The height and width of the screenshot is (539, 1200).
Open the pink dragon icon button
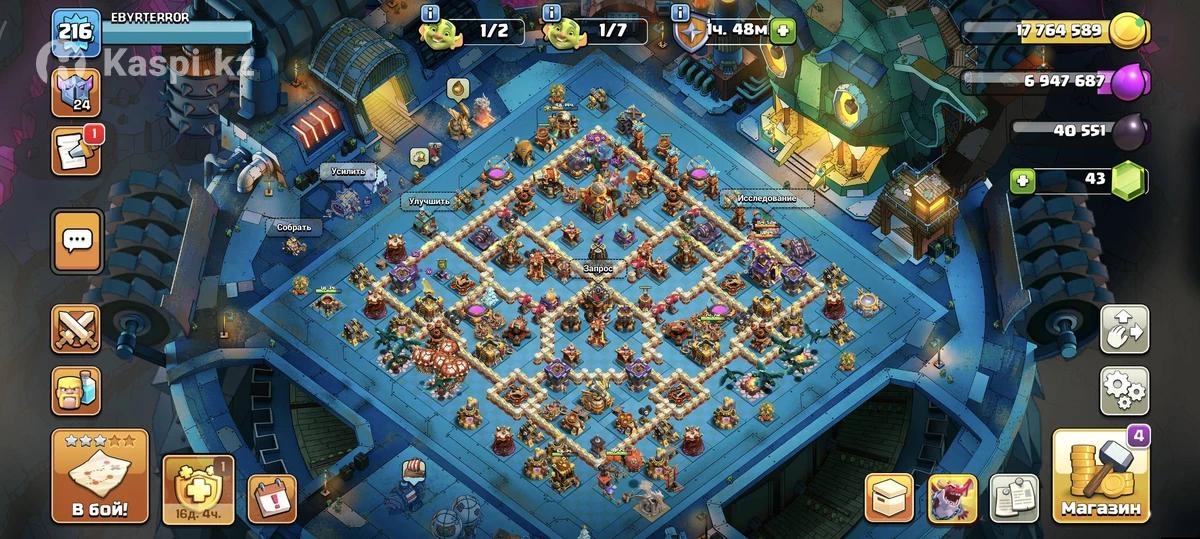(952, 497)
